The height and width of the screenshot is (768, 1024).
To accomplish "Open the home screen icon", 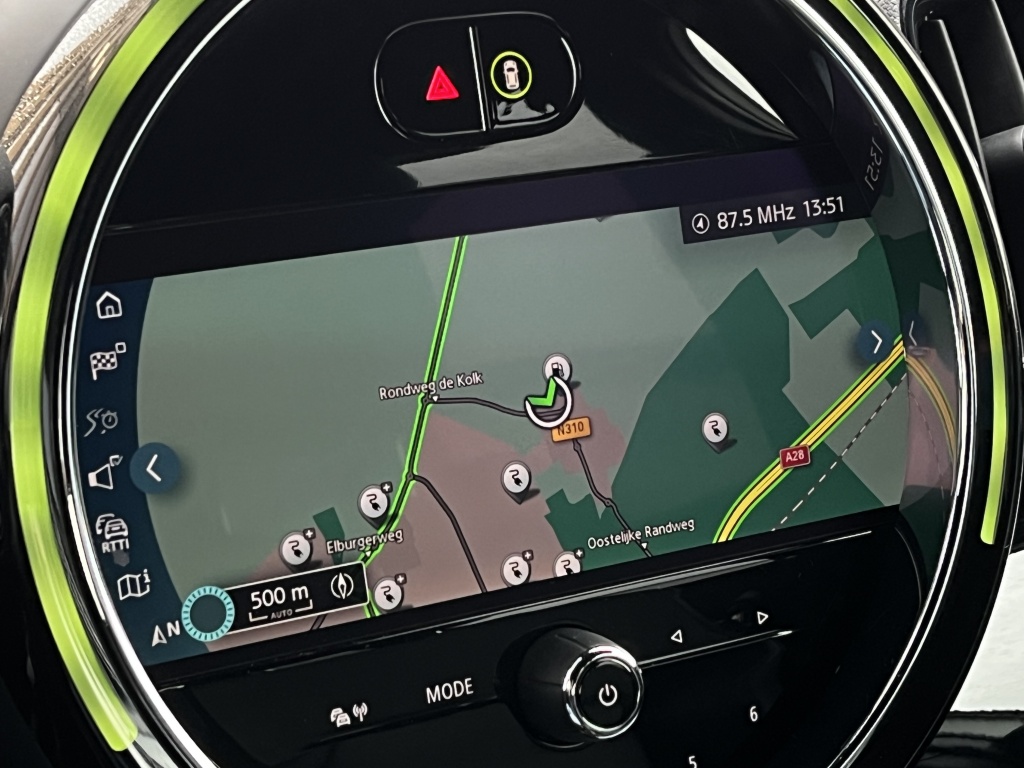I will (x=108, y=304).
